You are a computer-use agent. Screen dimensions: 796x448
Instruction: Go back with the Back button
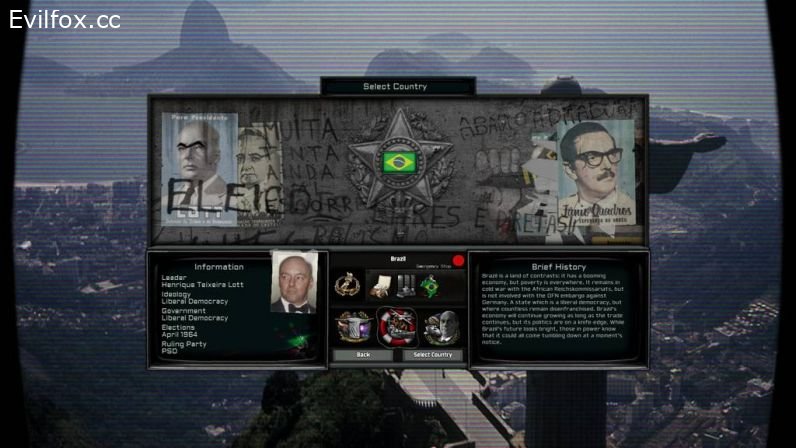(x=363, y=355)
